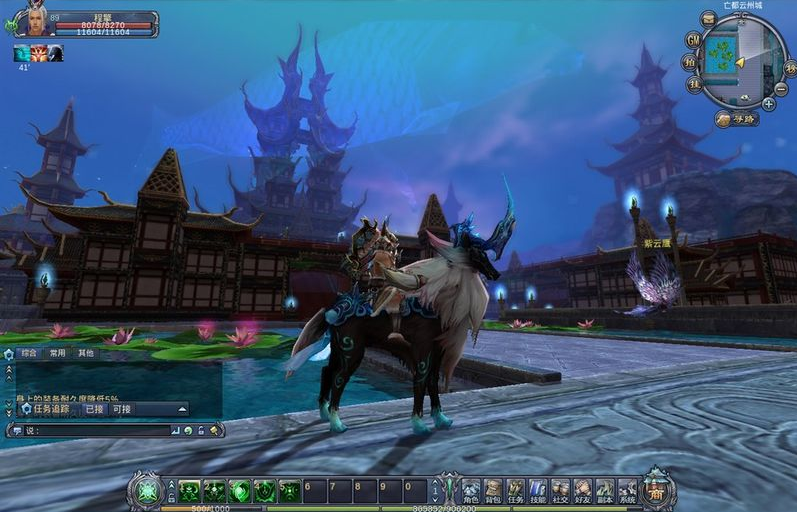
Task: Switch chat to the 常用 tab
Action: point(57,353)
